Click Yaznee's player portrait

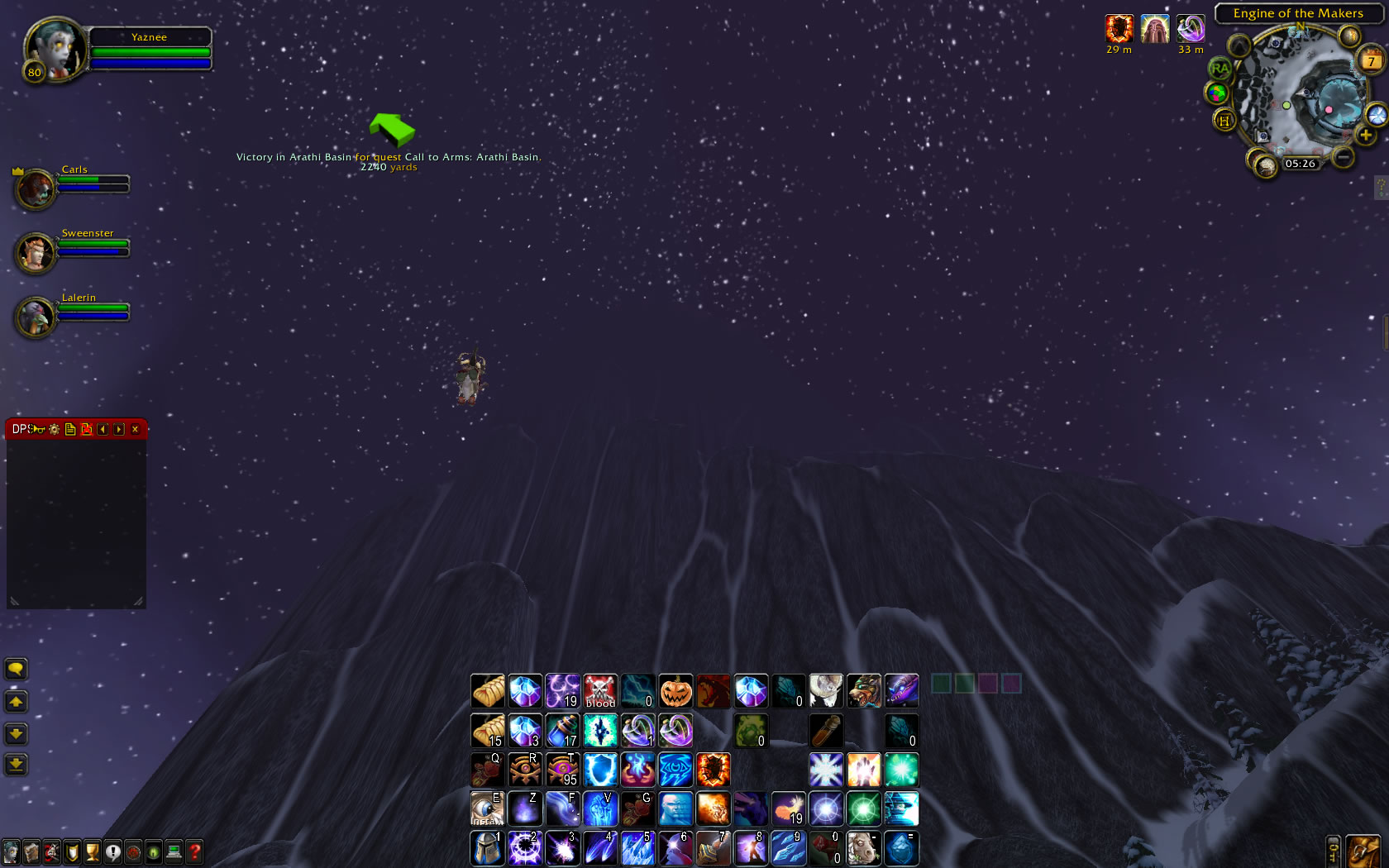(55, 50)
